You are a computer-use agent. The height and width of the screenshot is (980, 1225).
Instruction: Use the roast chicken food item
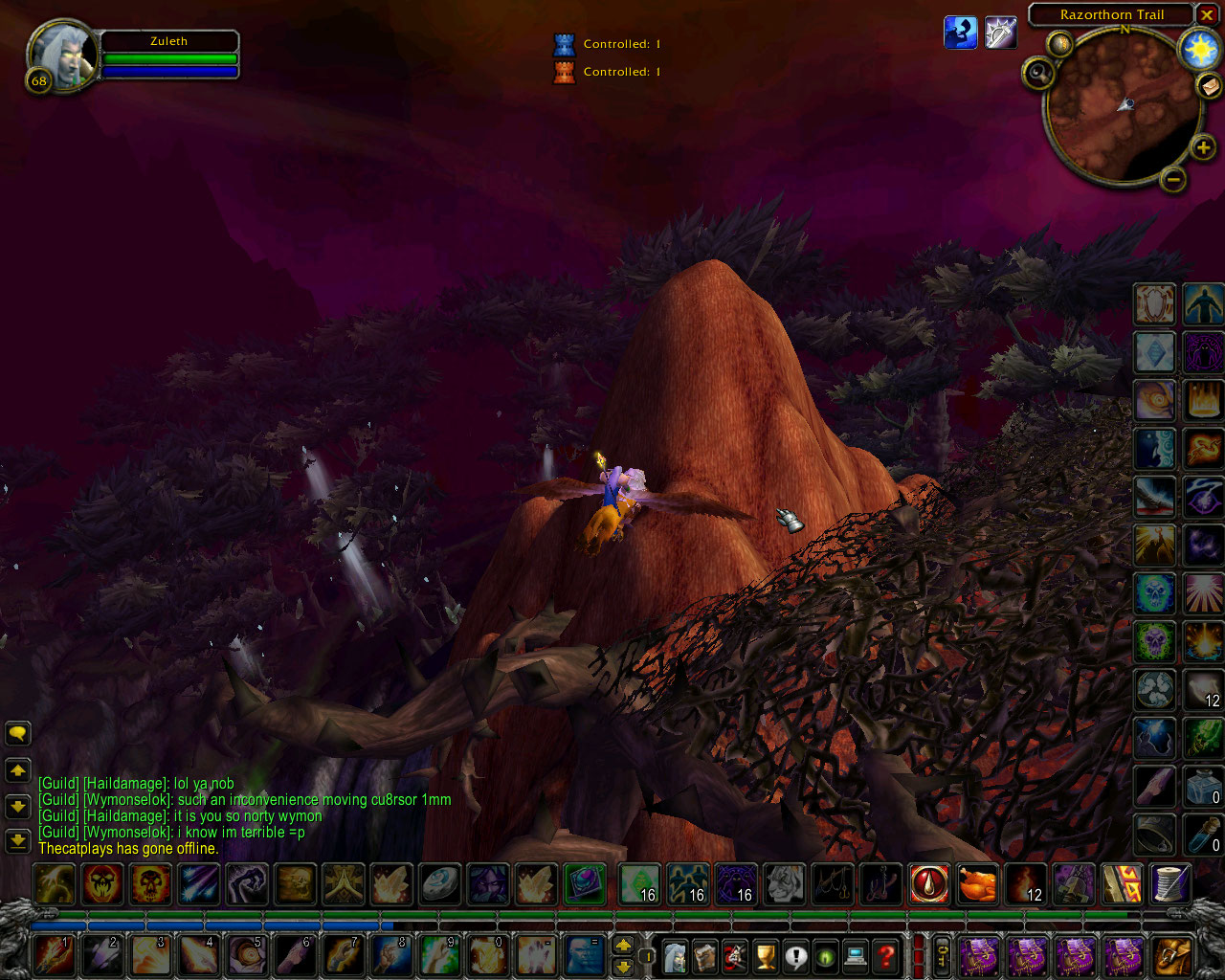978,884
